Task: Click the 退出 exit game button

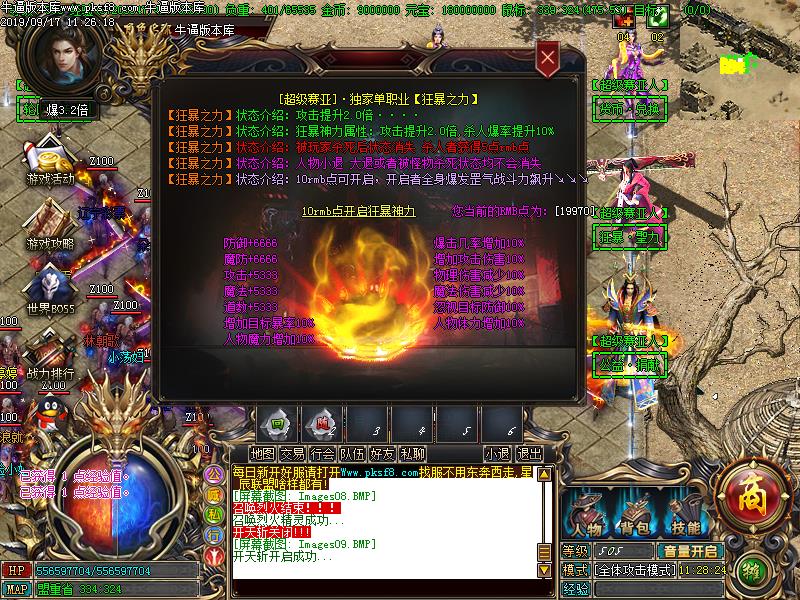Action: pyautogui.click(x=529, y=454)
